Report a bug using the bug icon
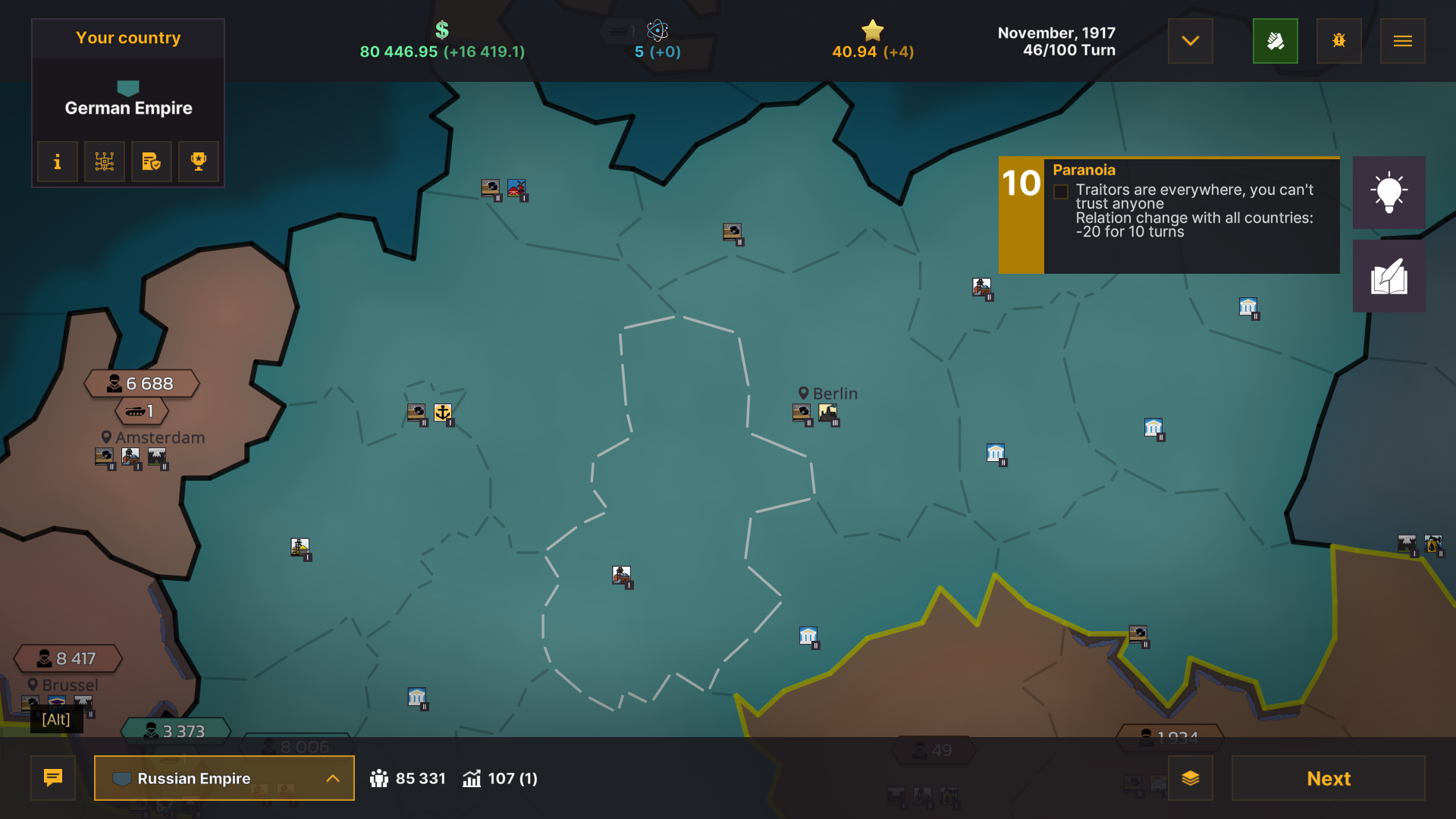The height and width of the screenshot is (819, 1456). pos(1338,41)
